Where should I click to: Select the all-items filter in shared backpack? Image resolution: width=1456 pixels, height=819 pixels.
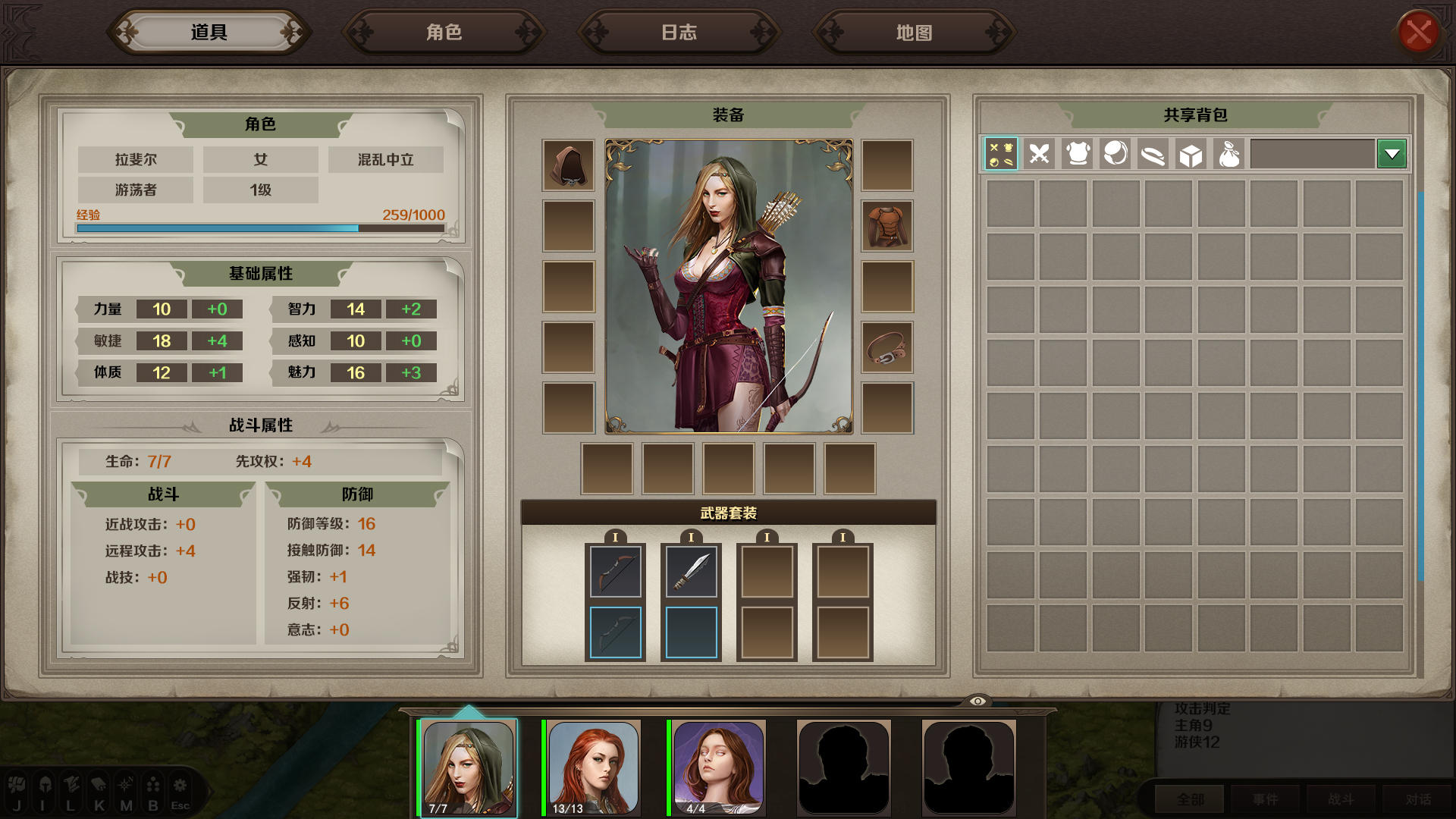pos(1001,154)
